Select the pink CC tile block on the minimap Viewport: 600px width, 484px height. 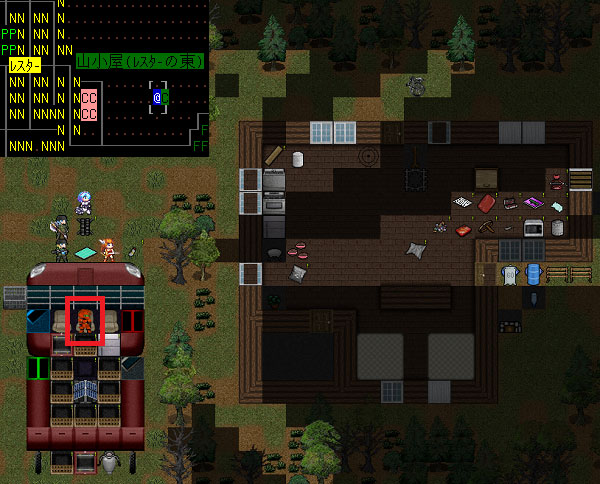[89, 105]
